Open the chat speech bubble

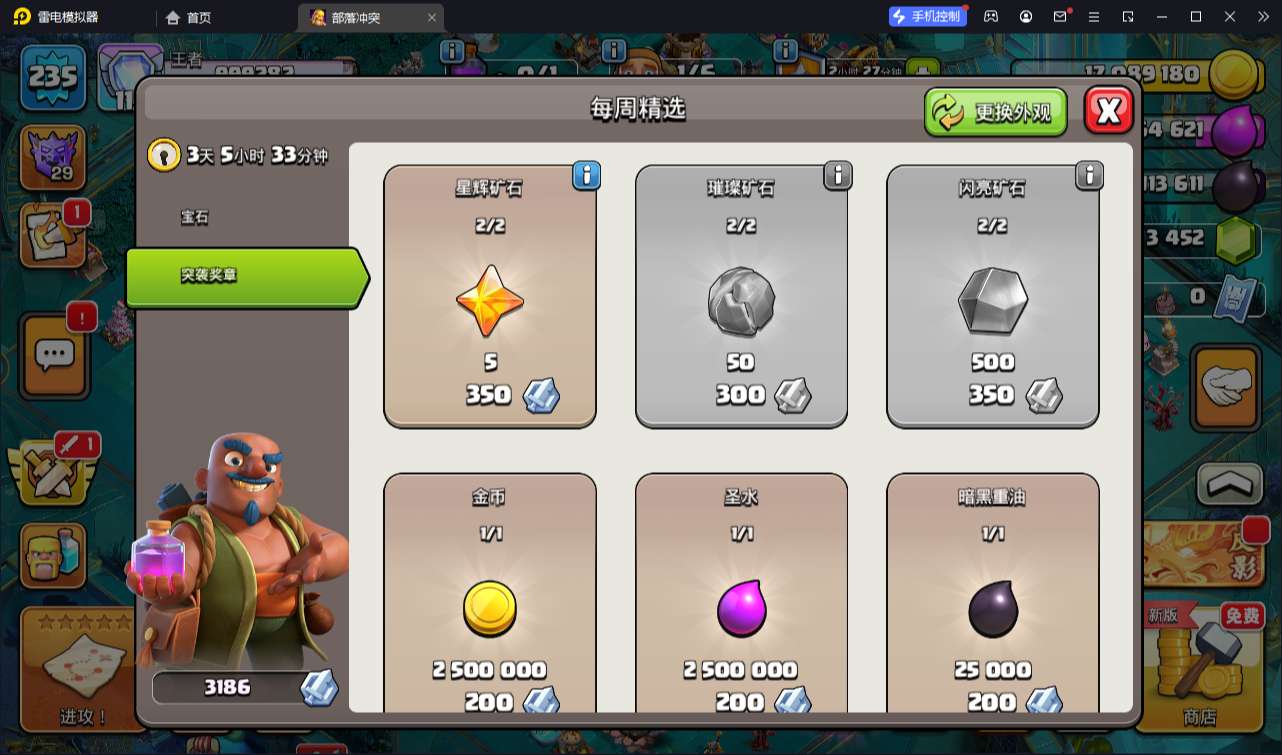click(55, 354)
